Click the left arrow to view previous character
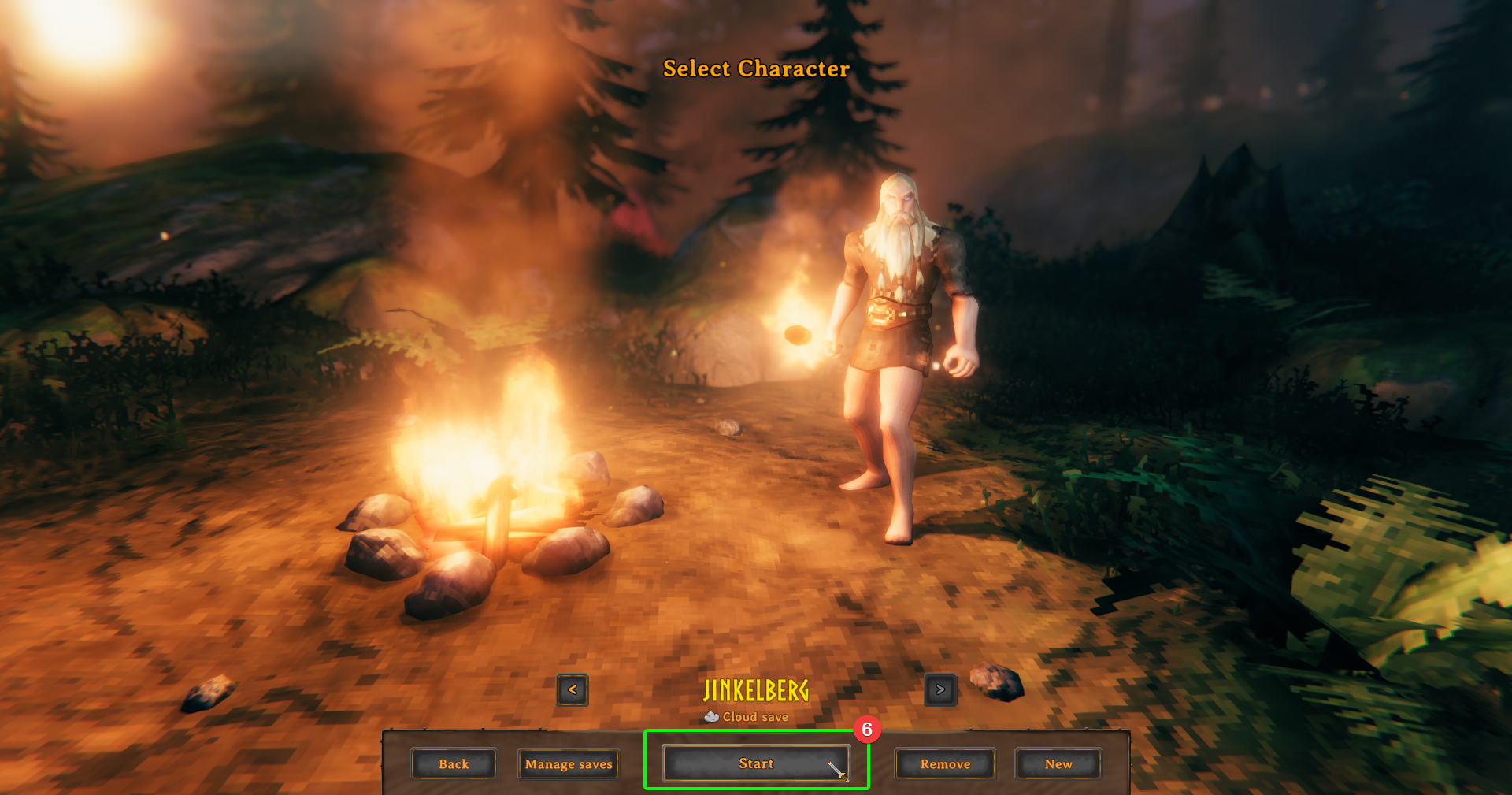Screen dimensions: 1512x795 [572, 690]
